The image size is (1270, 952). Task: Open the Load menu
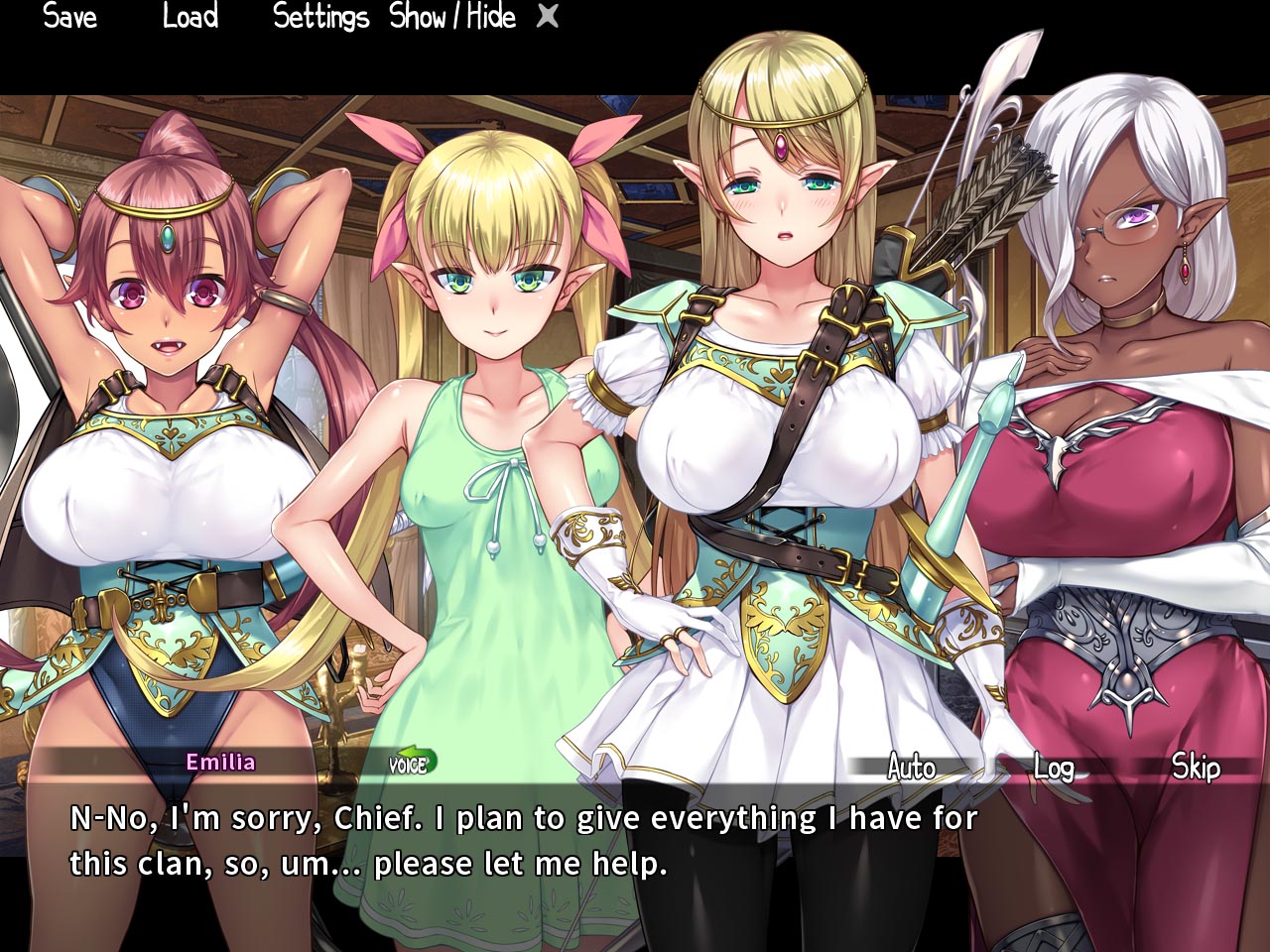click(x=190, y=17)
